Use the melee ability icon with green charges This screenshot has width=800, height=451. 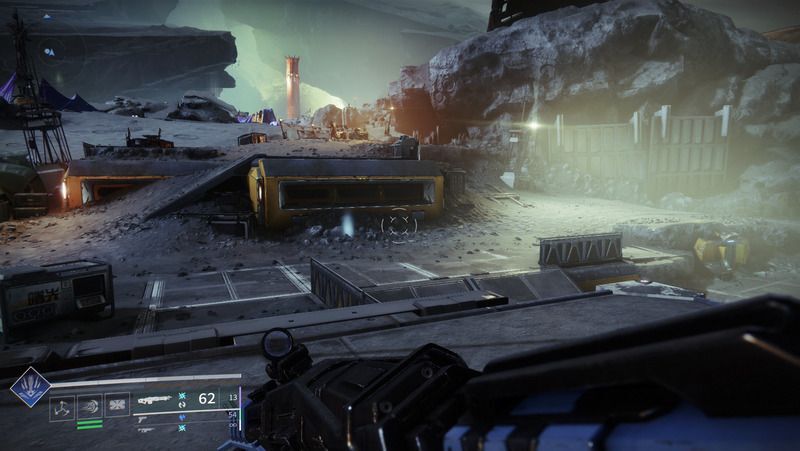(x=90, y=406)
